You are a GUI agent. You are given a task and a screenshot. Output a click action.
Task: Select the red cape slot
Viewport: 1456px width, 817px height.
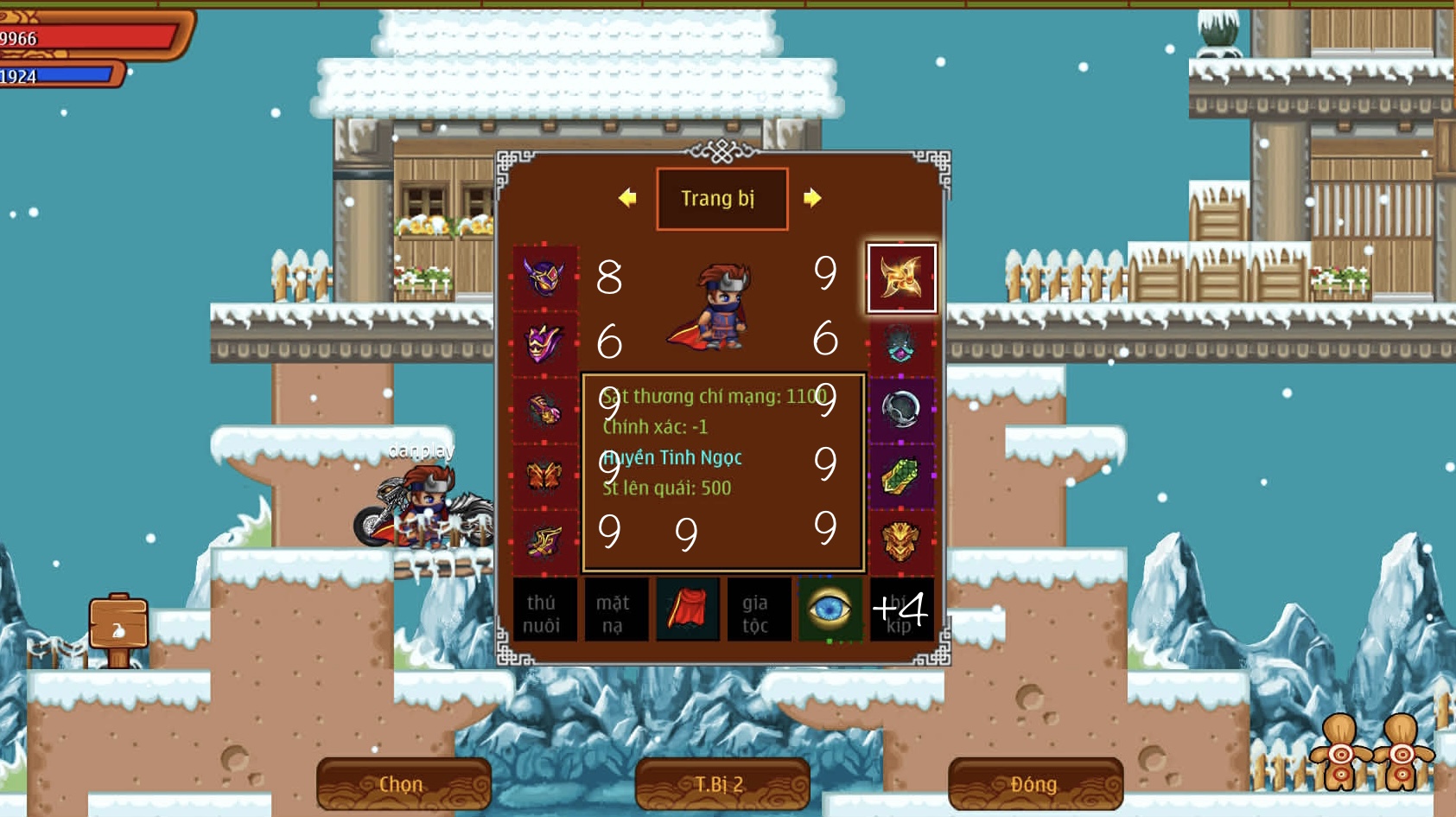687,610
